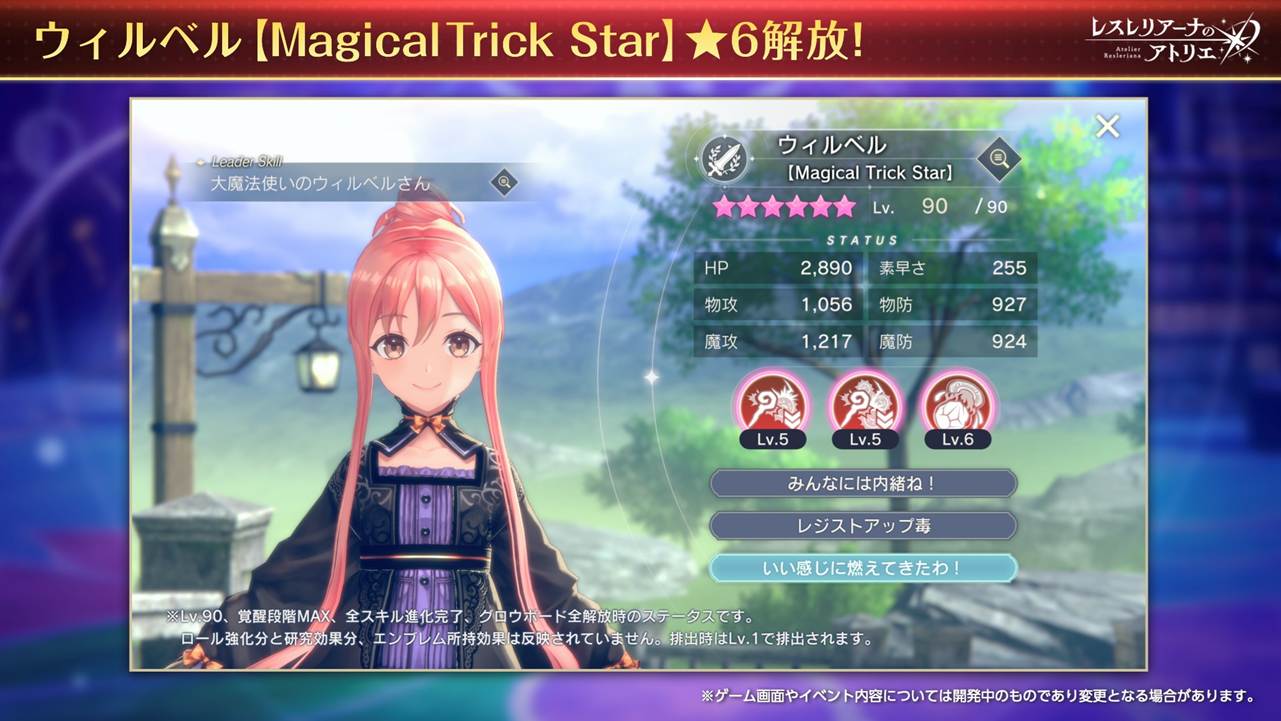Screen dimensions: 1281x721
Task: Open the レジストアップ毒 ability
Action: tap(863, 525)
